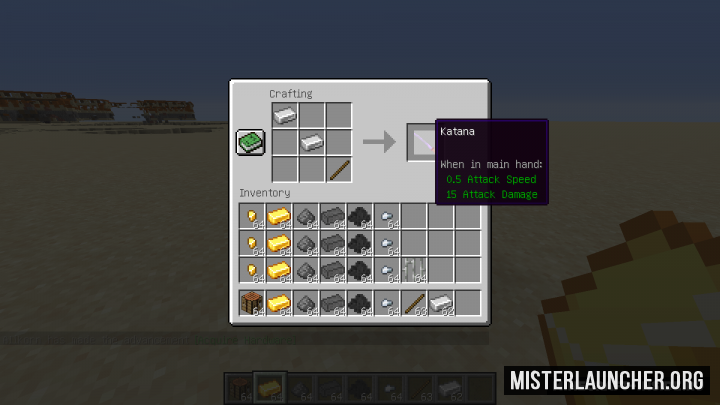The width and height of the screenshot is (720, 405).
Task: Pick up the iron bars stack in the inventory
Action: (x=413, y=268)
